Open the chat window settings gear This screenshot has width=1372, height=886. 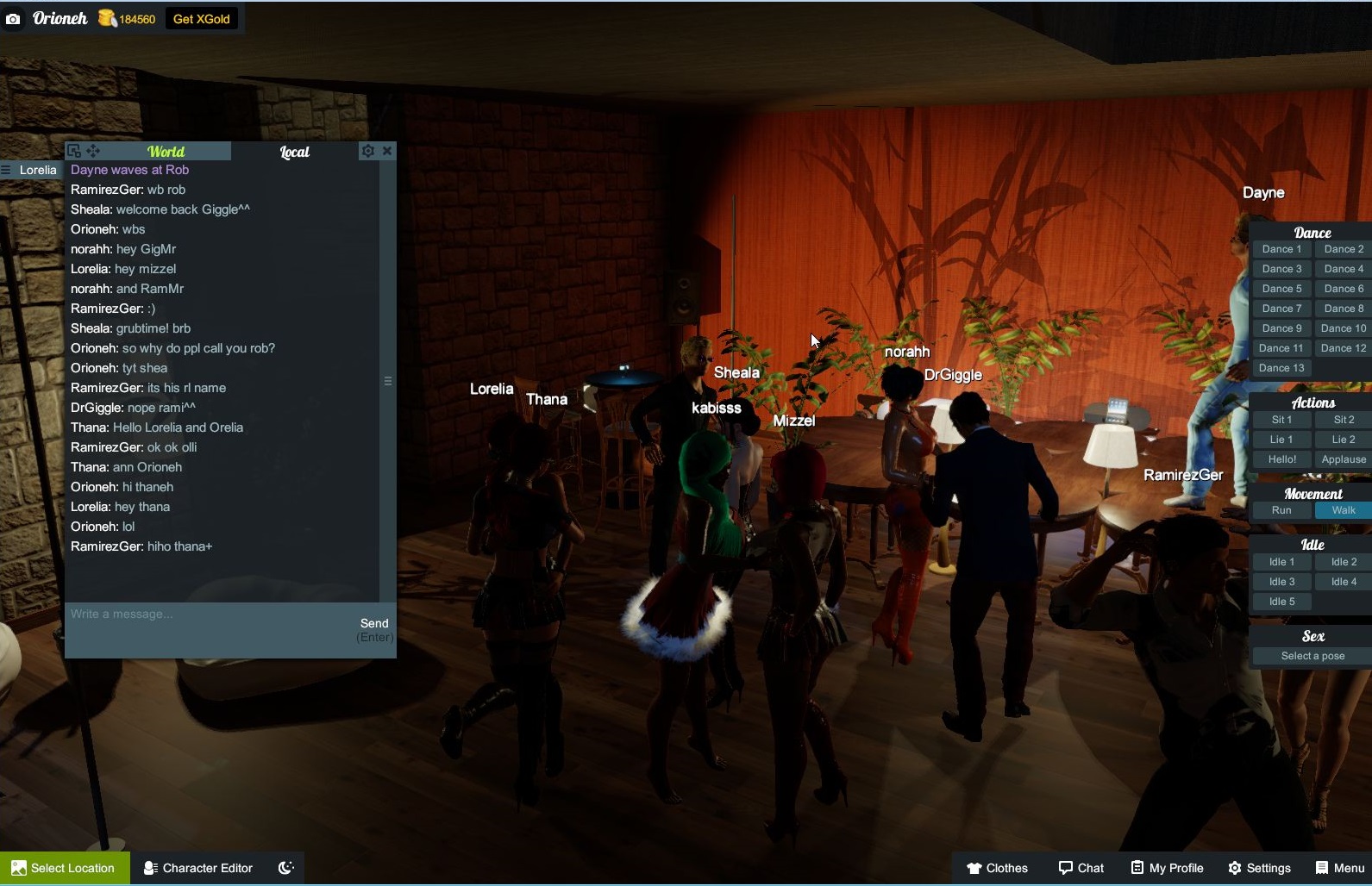point(367,151)
